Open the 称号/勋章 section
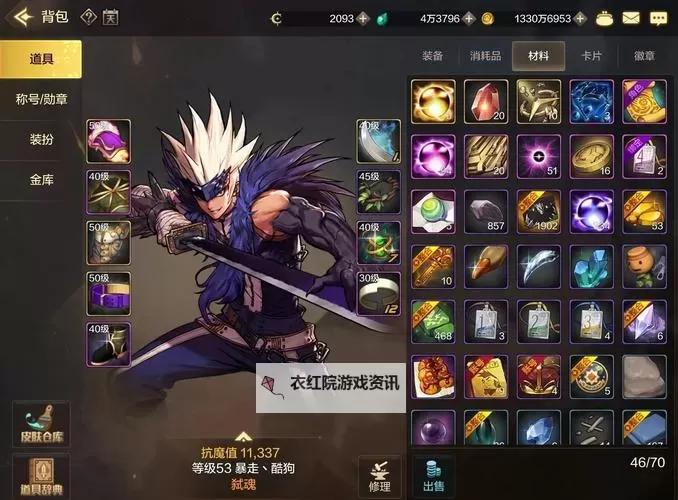This screenshot has height=500, width=678. click(x=41, y=99)
